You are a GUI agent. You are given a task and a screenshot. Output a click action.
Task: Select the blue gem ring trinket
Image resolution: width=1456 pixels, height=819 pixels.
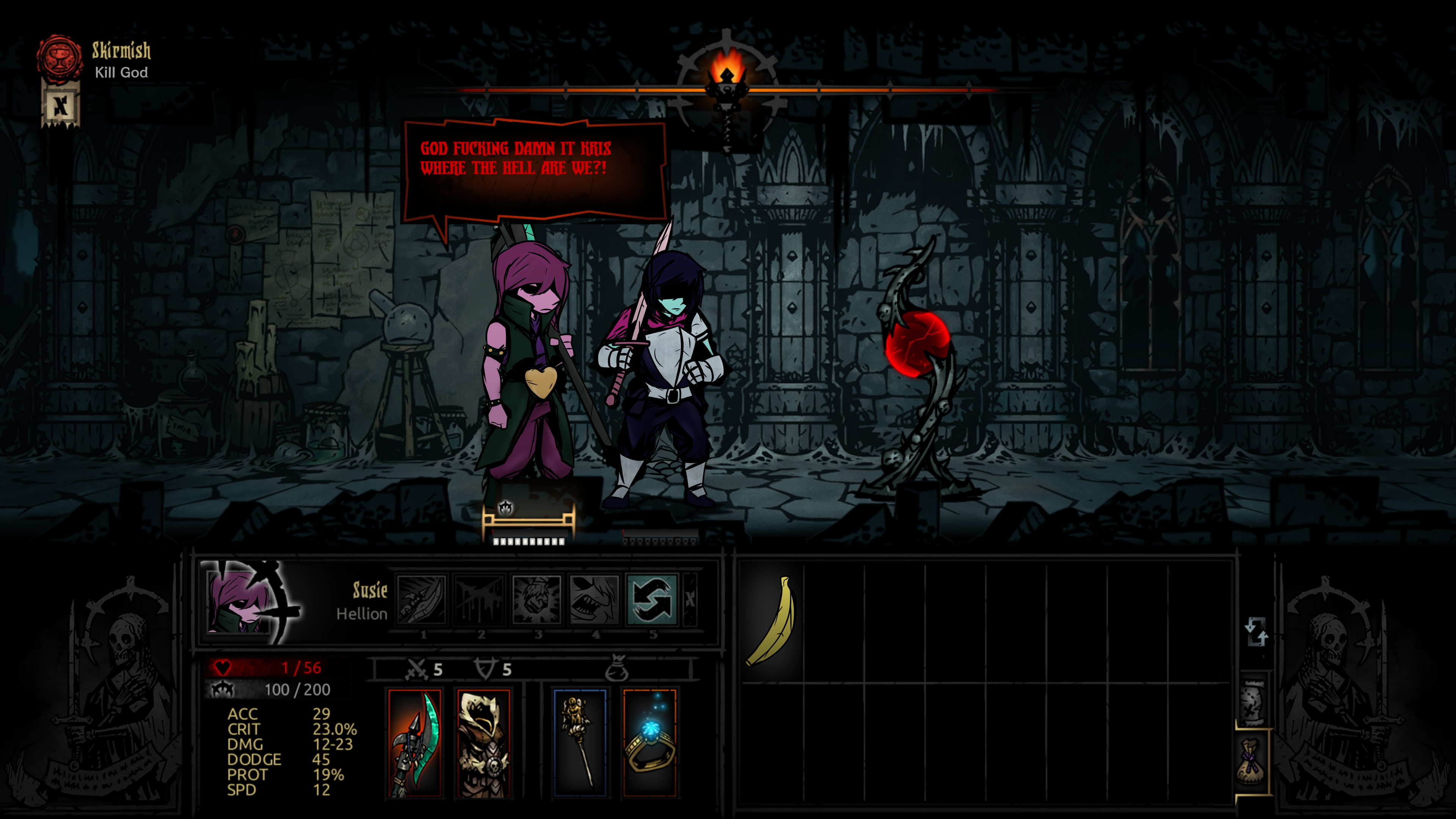point(650,743)
